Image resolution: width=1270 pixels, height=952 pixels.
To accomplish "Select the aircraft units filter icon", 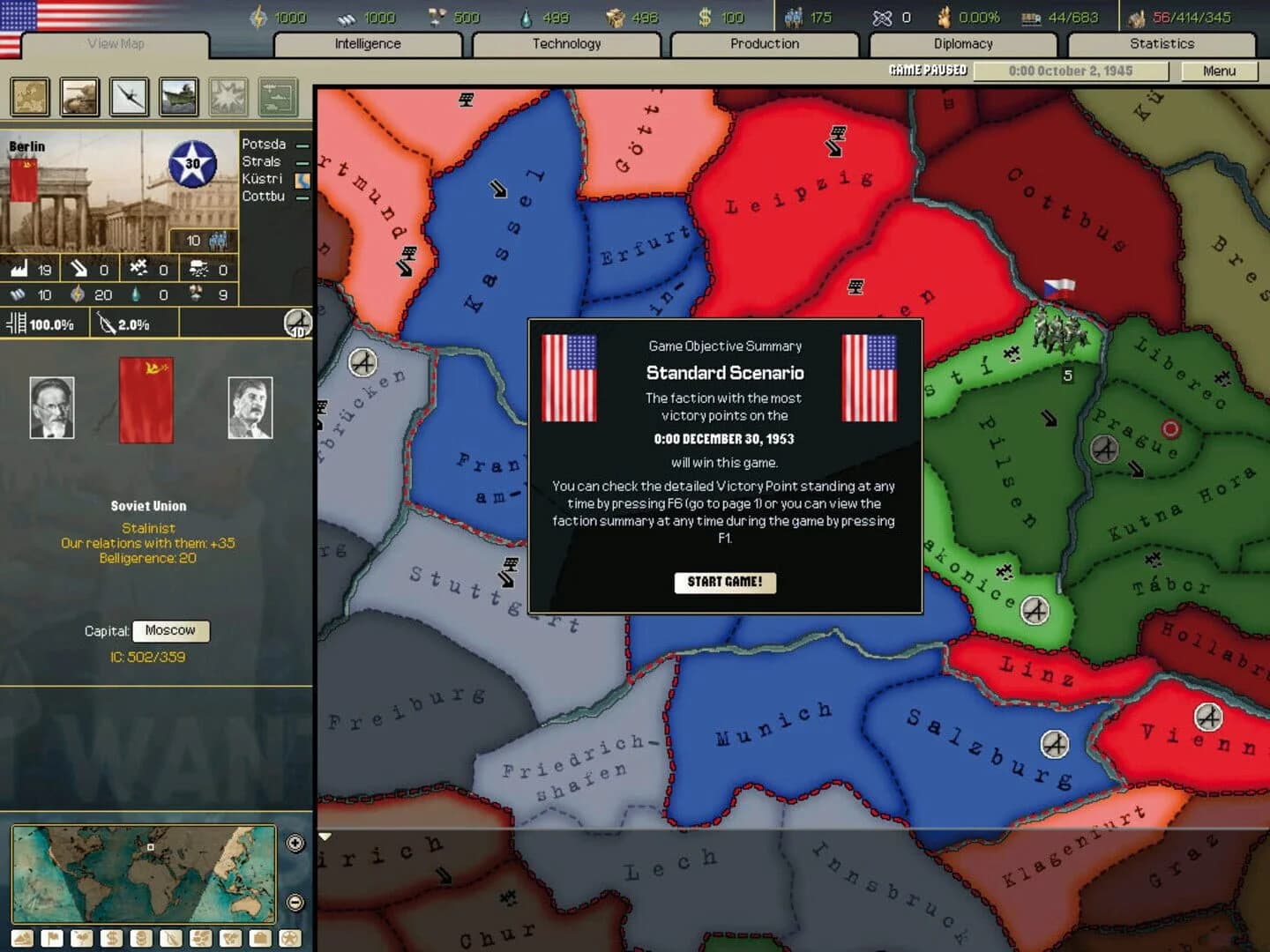I will 129,97.
